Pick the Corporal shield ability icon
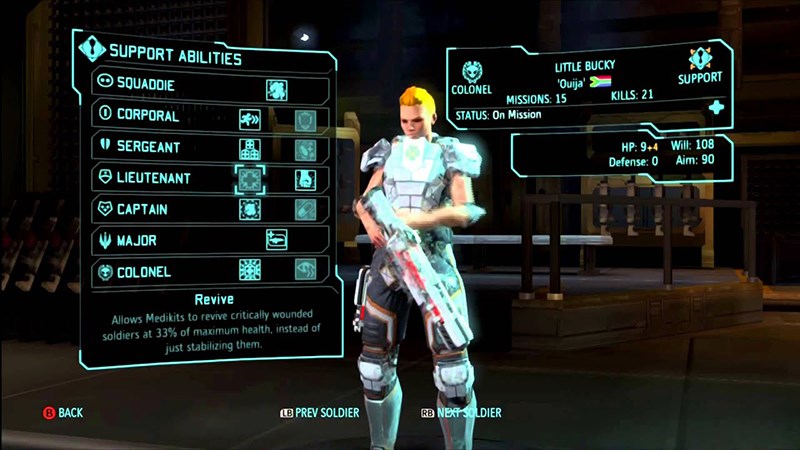This screenshot has height=450, width=800. click(305, 119)
